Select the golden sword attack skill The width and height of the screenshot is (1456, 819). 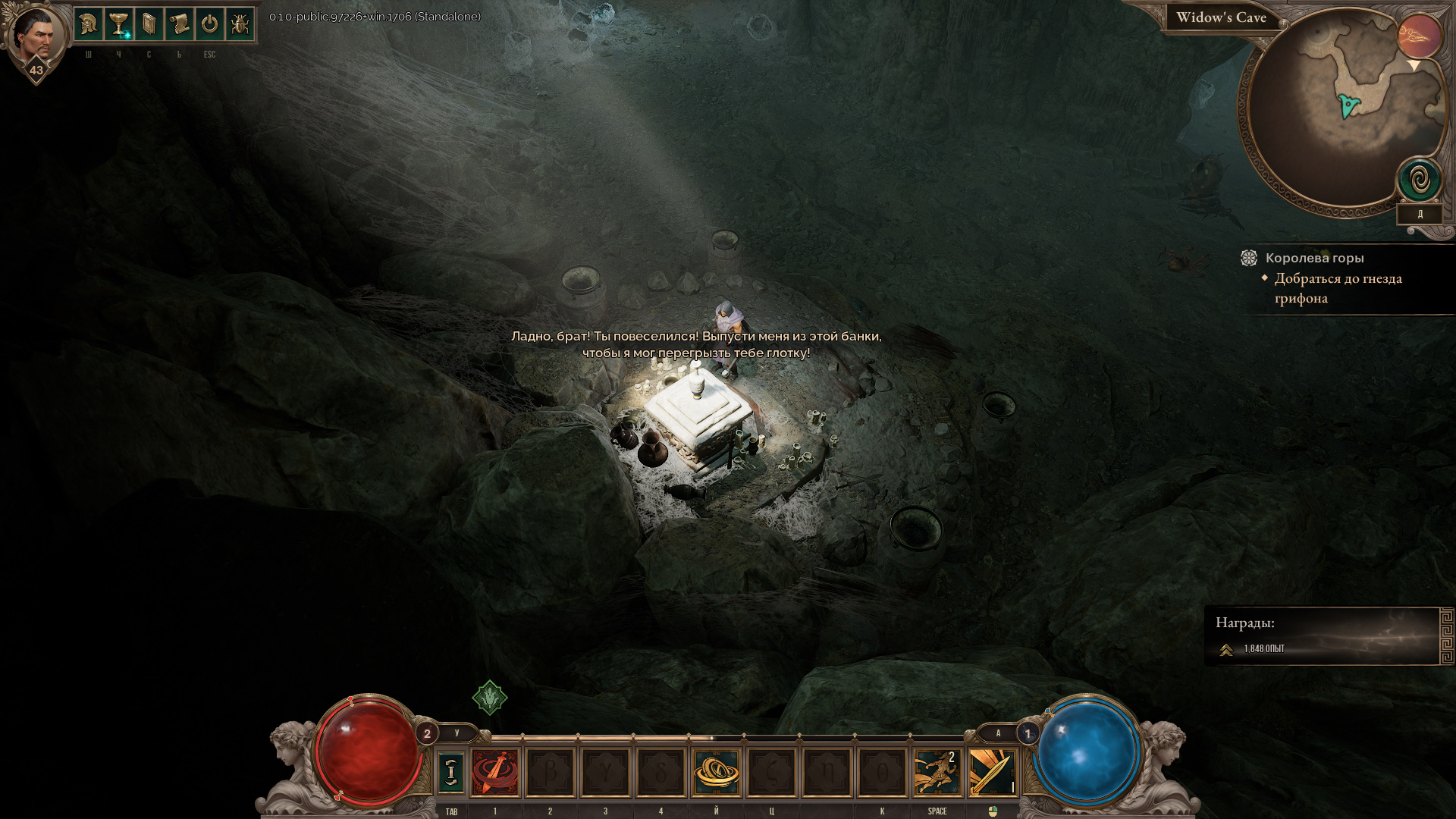992,773
